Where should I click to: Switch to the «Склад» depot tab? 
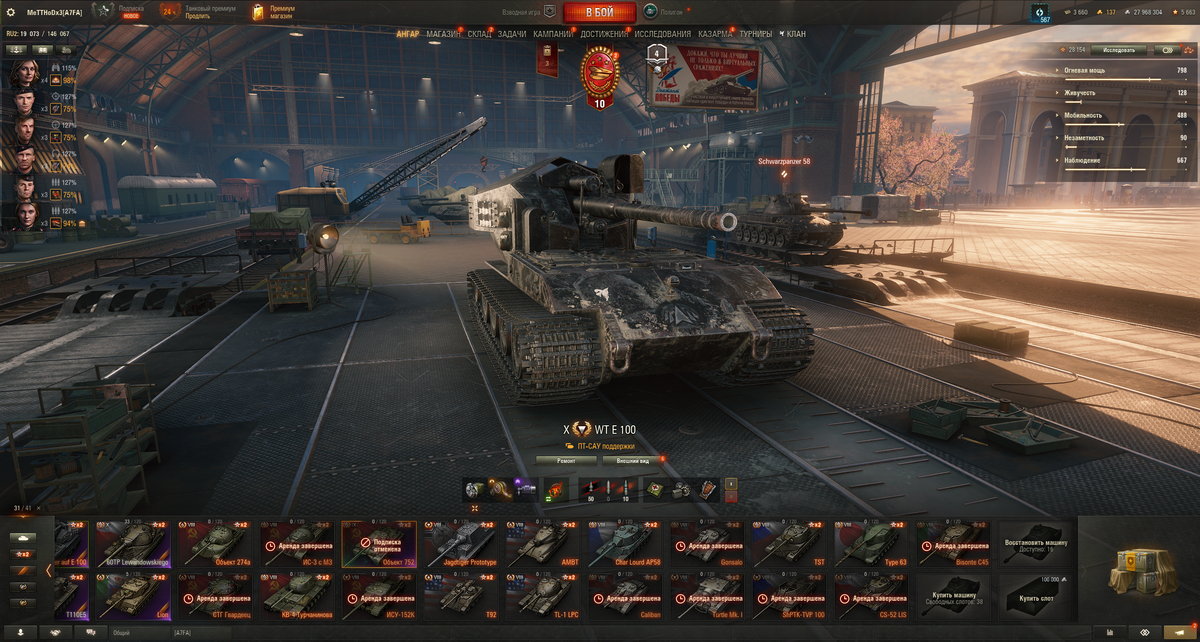[480, 34]
